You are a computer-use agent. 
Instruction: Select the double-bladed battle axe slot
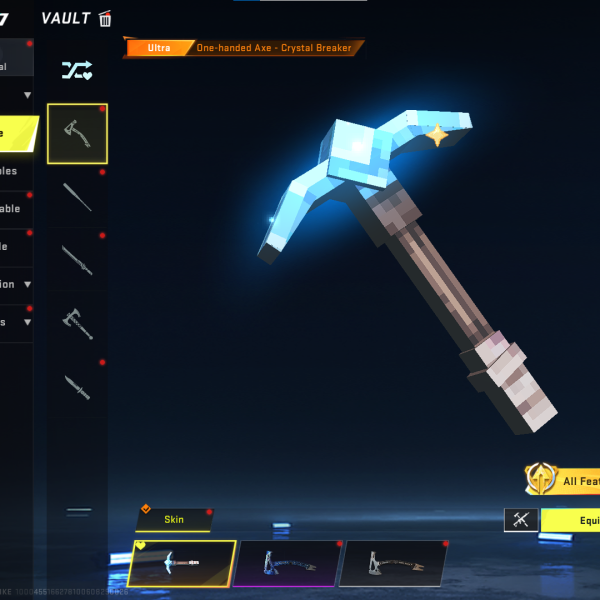77,323
